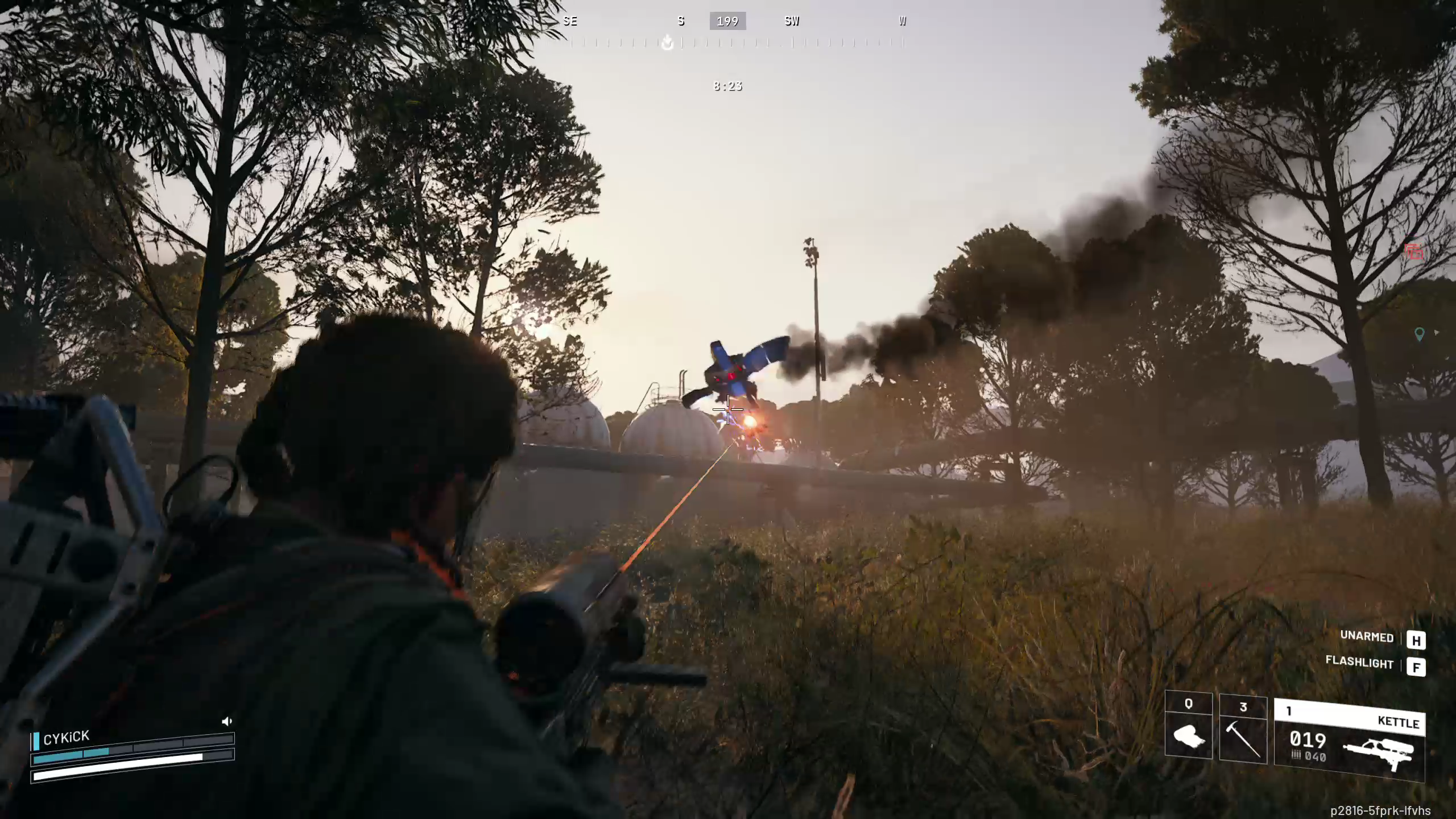The image size is (1456, 819).
Task: Select the S heading on the compass bar
Action: [x=681, y=21]
